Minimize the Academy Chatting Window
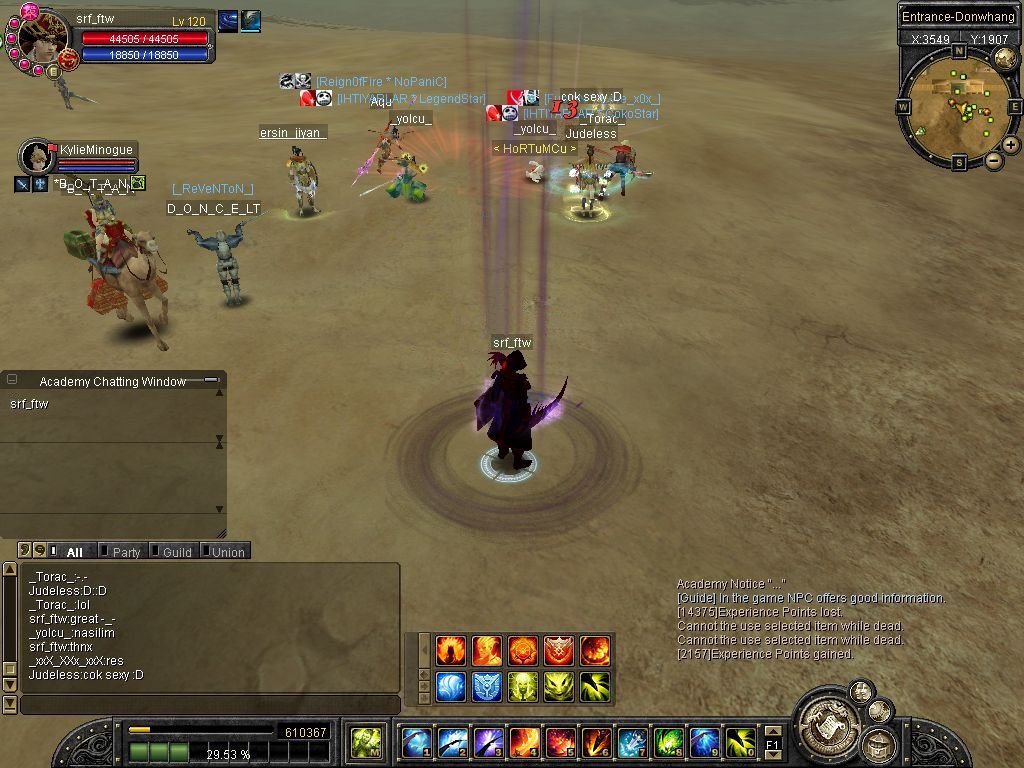The width and height of the screenshot is (1024, 768). point(210,380)
